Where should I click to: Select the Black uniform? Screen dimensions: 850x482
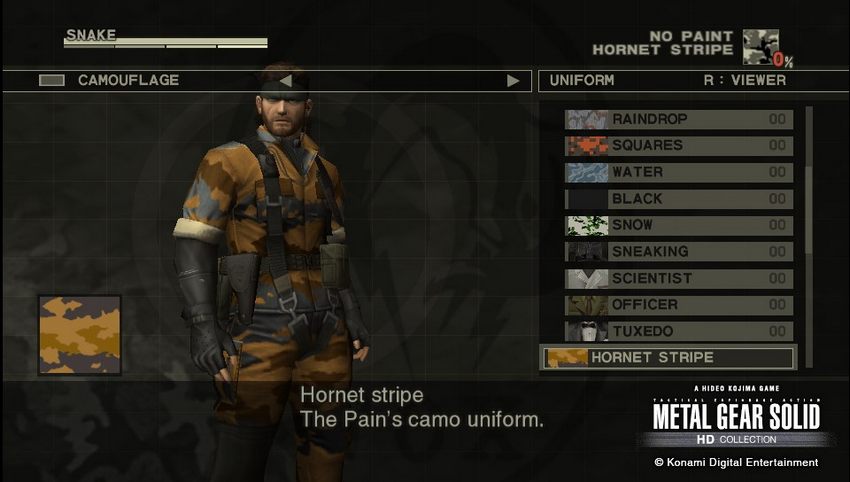(x=678, y=199)
